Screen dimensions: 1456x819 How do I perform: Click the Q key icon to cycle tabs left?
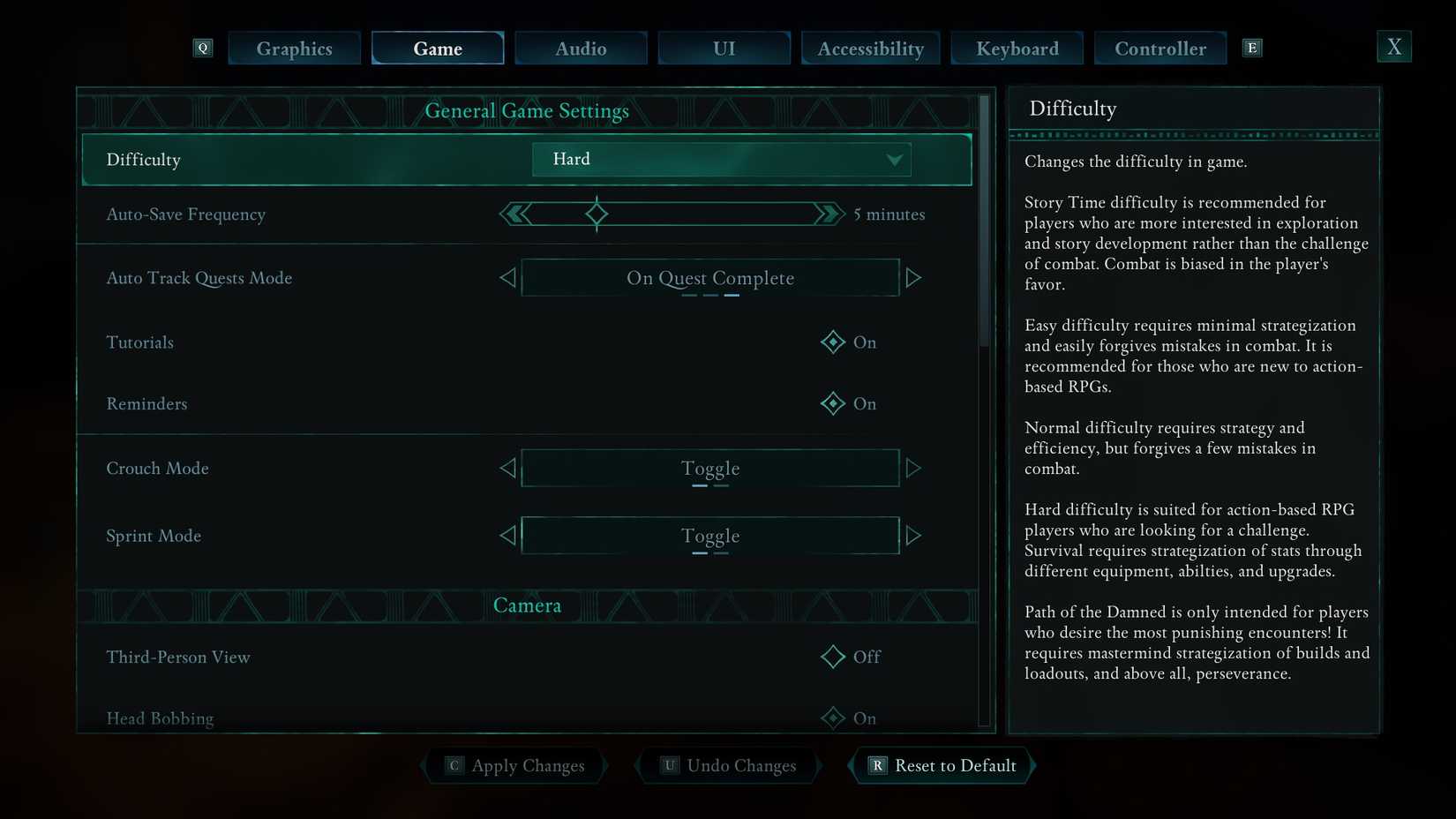[202, 48]
